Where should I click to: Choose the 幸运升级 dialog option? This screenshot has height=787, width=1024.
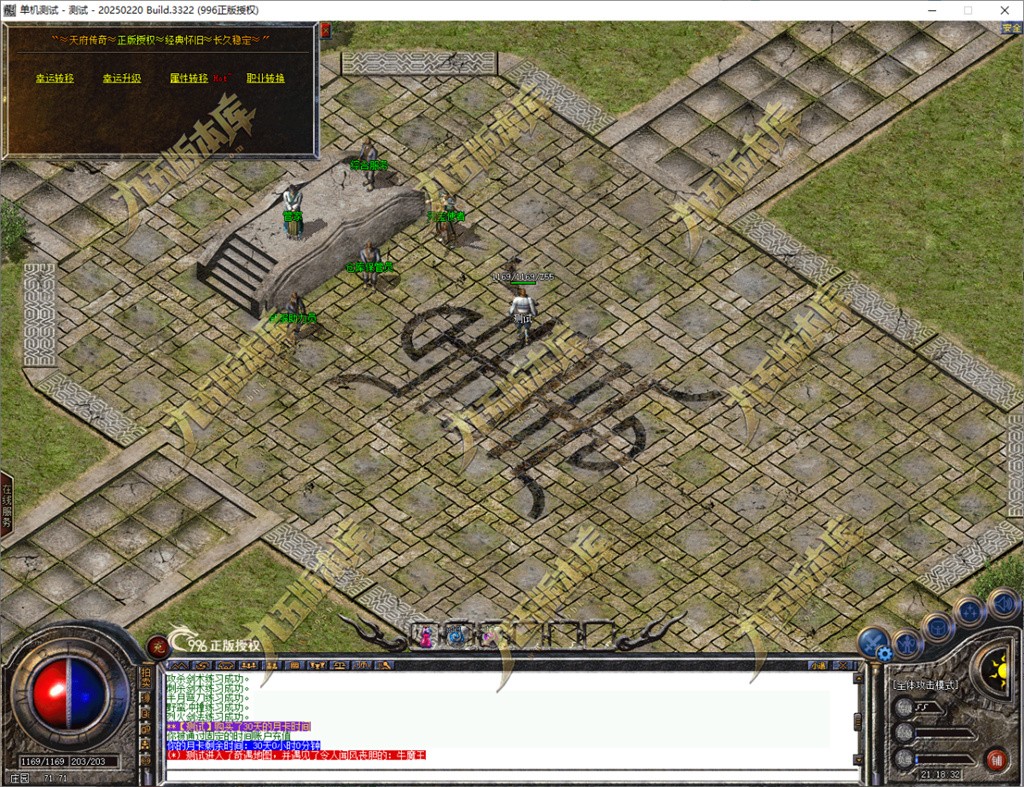(x=121, y=78)
